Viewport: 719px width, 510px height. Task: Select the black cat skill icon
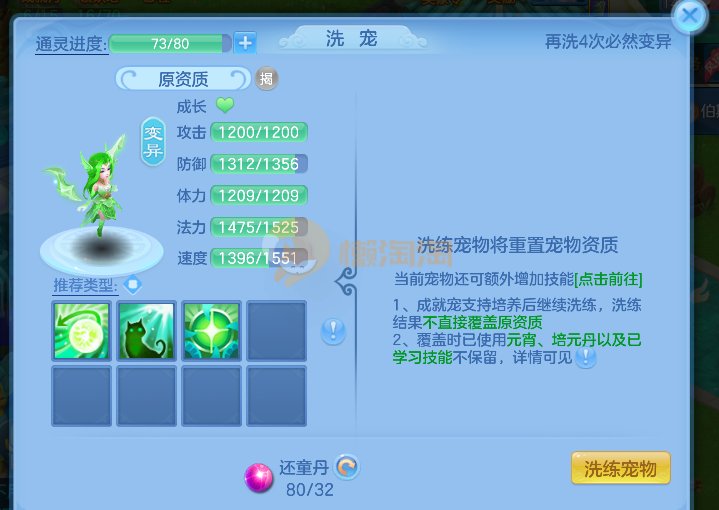click(146, 331)
